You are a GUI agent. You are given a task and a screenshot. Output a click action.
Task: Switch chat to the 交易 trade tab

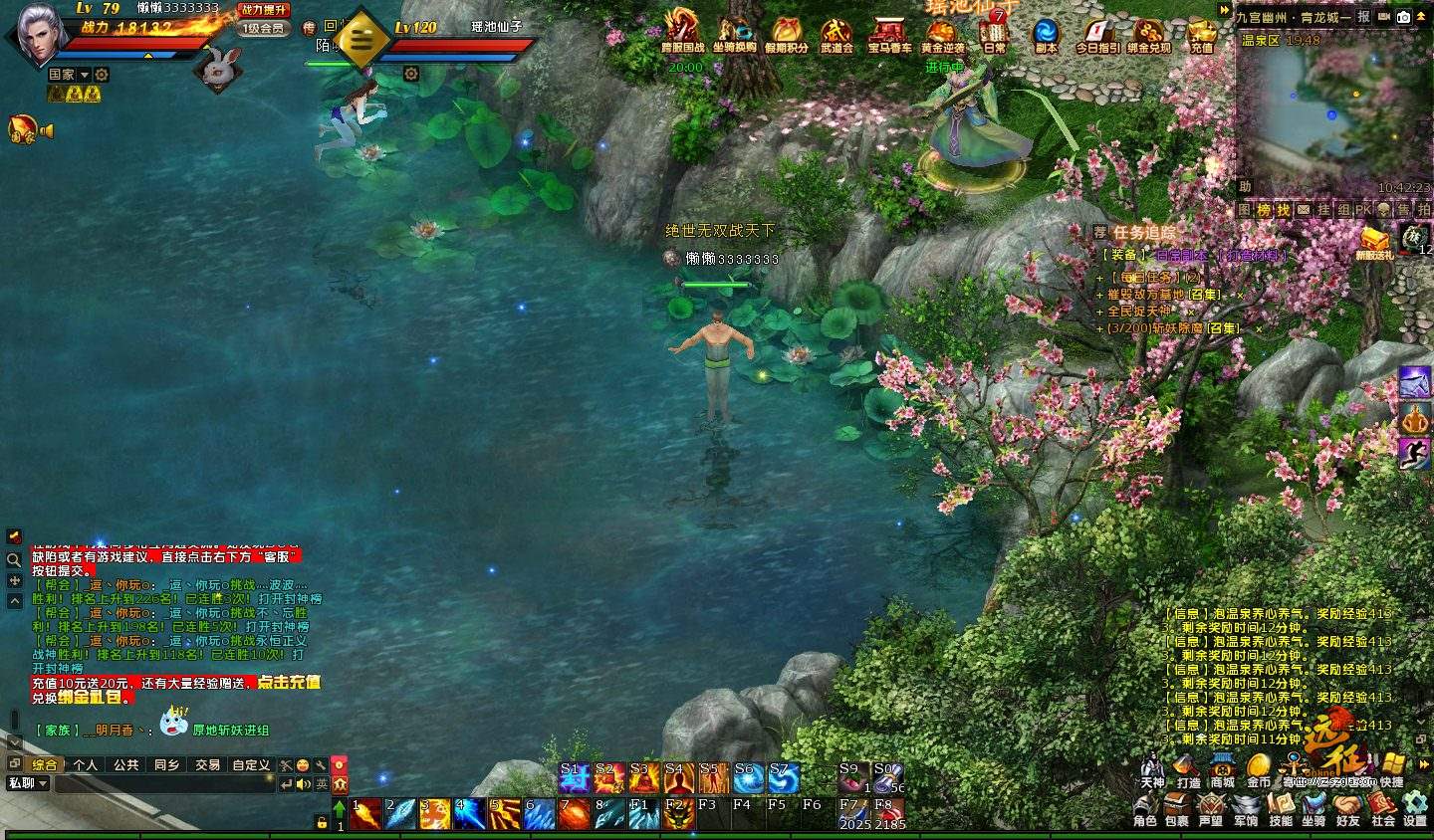[x=207, y=765]
